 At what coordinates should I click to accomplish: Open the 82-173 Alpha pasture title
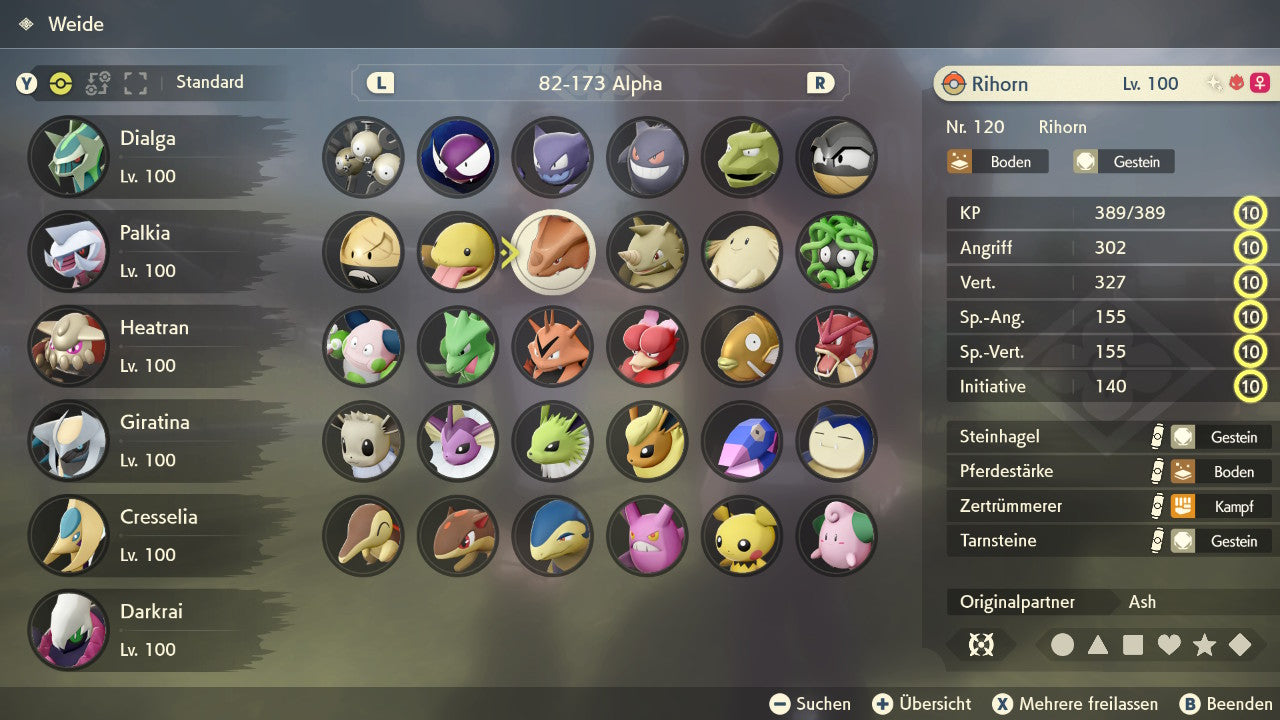coord(600,84)
